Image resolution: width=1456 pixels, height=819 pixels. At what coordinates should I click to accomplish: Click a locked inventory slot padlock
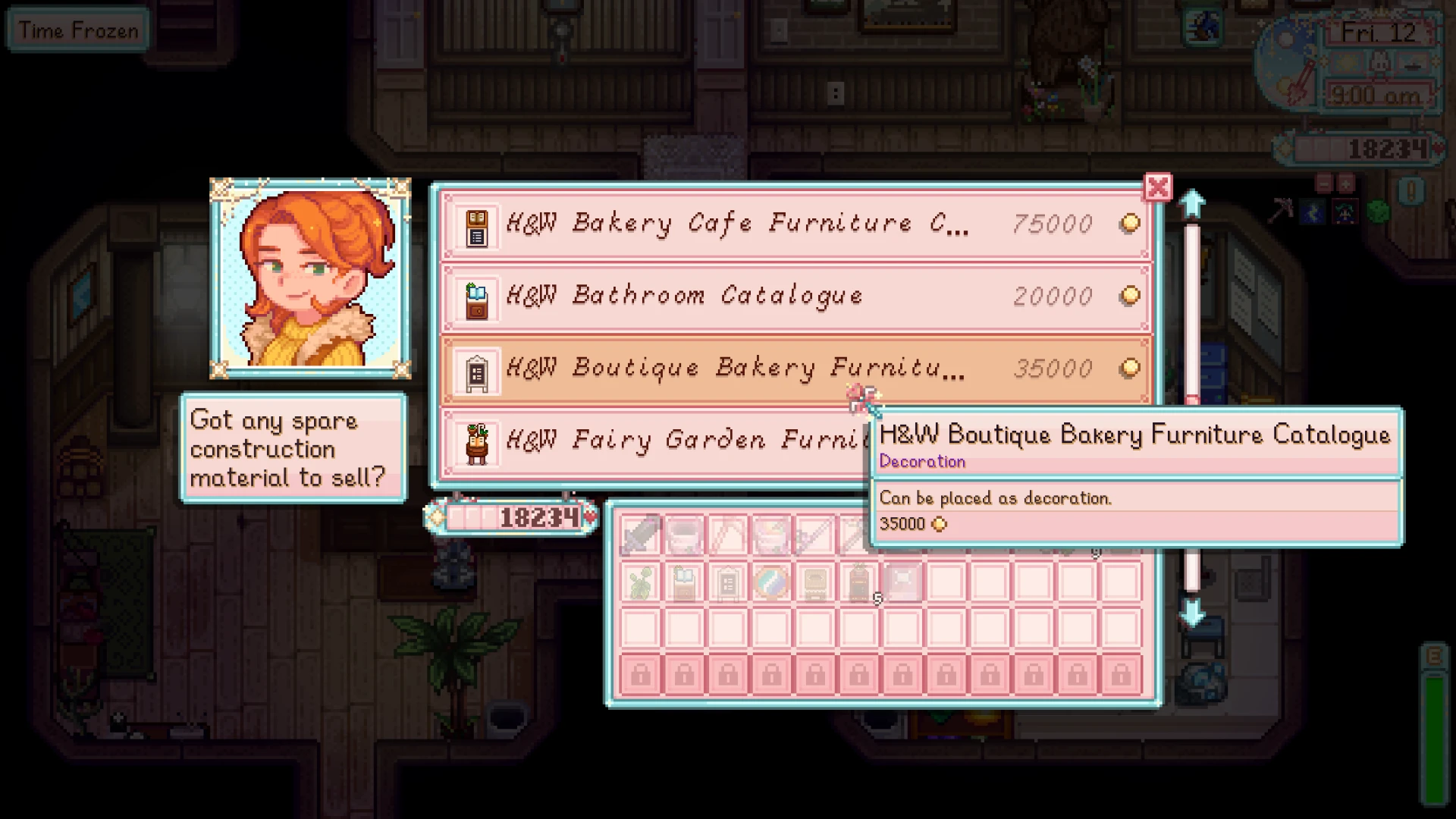point(641,673)
